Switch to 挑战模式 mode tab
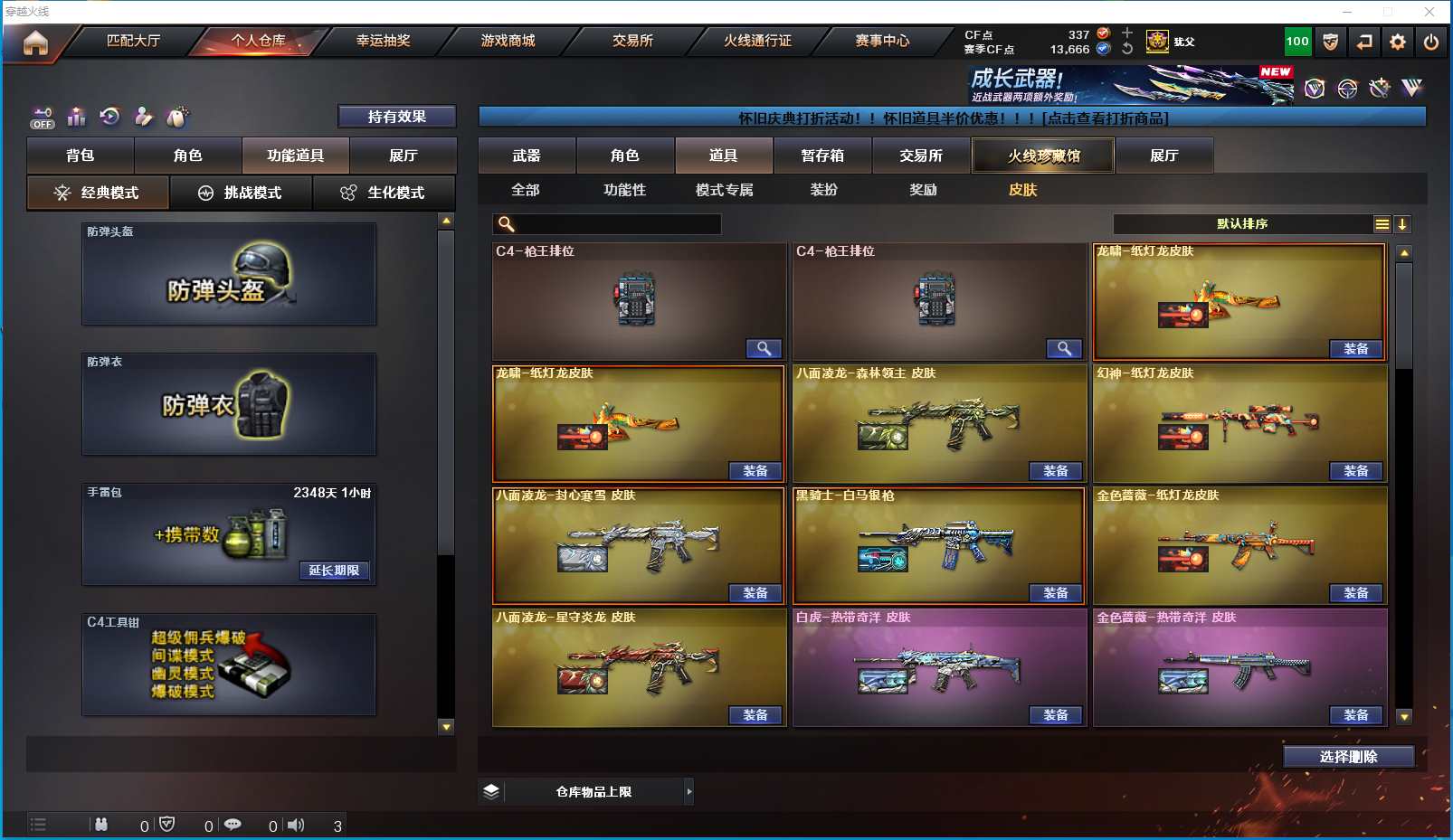This screenshot has width=1453, height=840. pyautogui.click(x=242, y=193)
